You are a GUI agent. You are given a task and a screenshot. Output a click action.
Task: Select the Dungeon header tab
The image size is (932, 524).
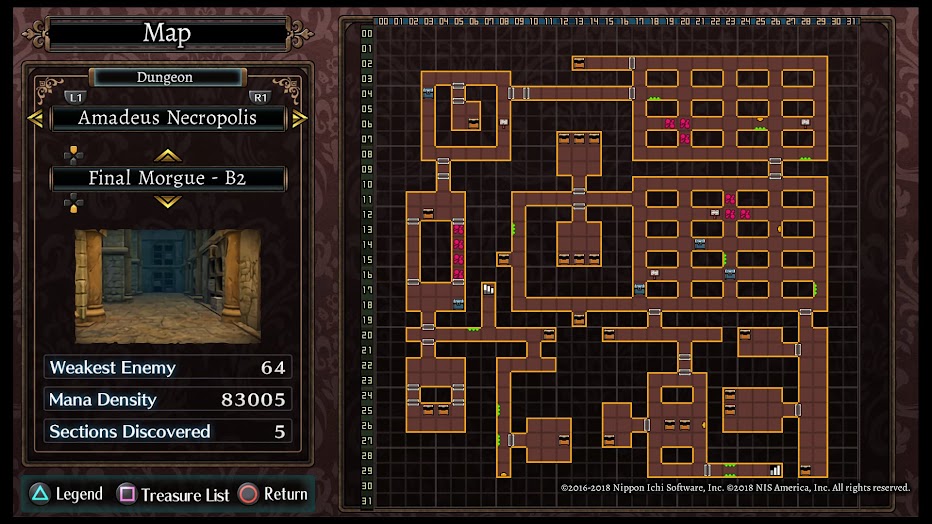point(166,77)
